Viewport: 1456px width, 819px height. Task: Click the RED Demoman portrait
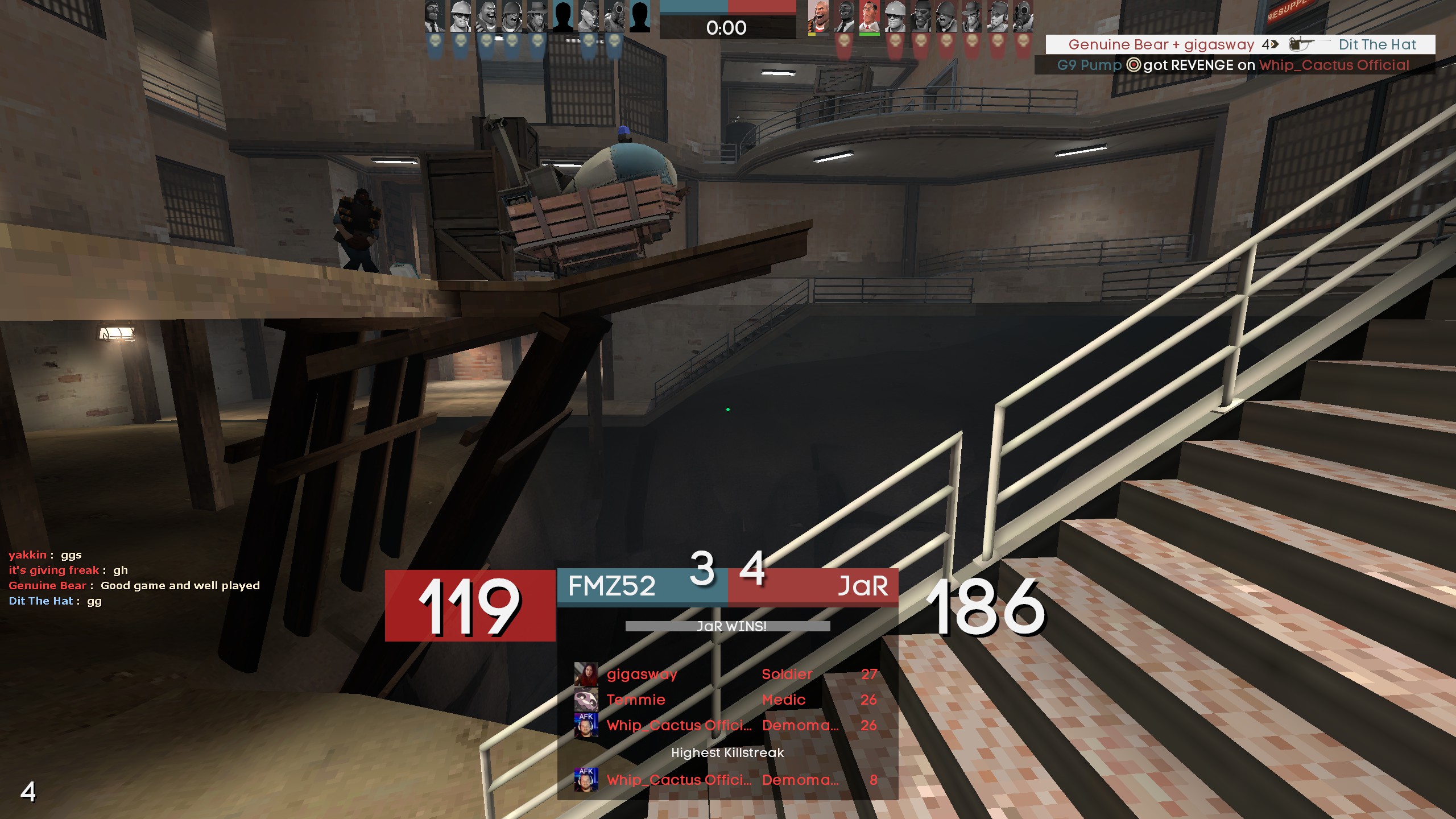920,17
